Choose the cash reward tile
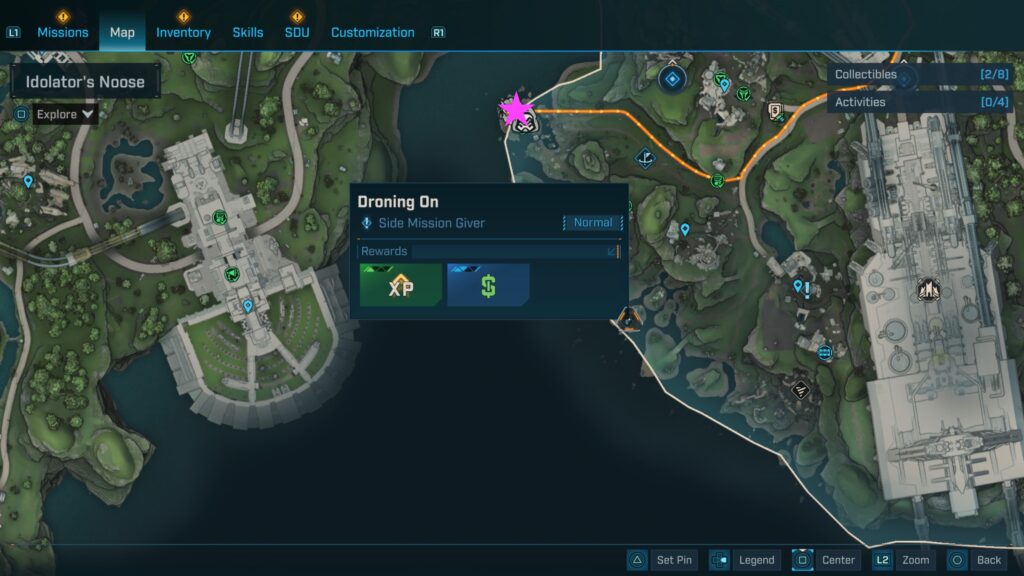 (x=488, y=285)
